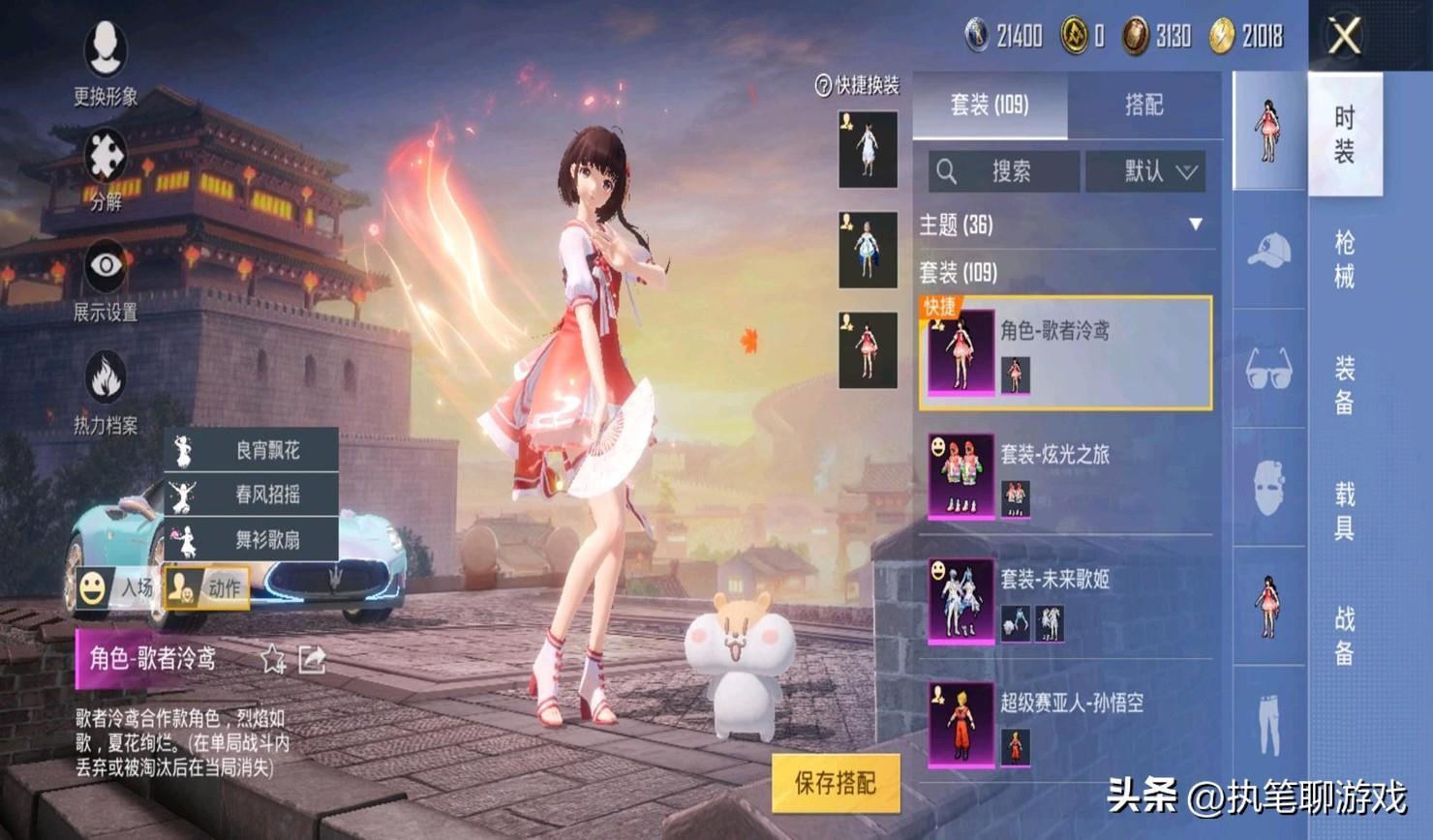Play the 良宵飘花 action

point(252,450)
